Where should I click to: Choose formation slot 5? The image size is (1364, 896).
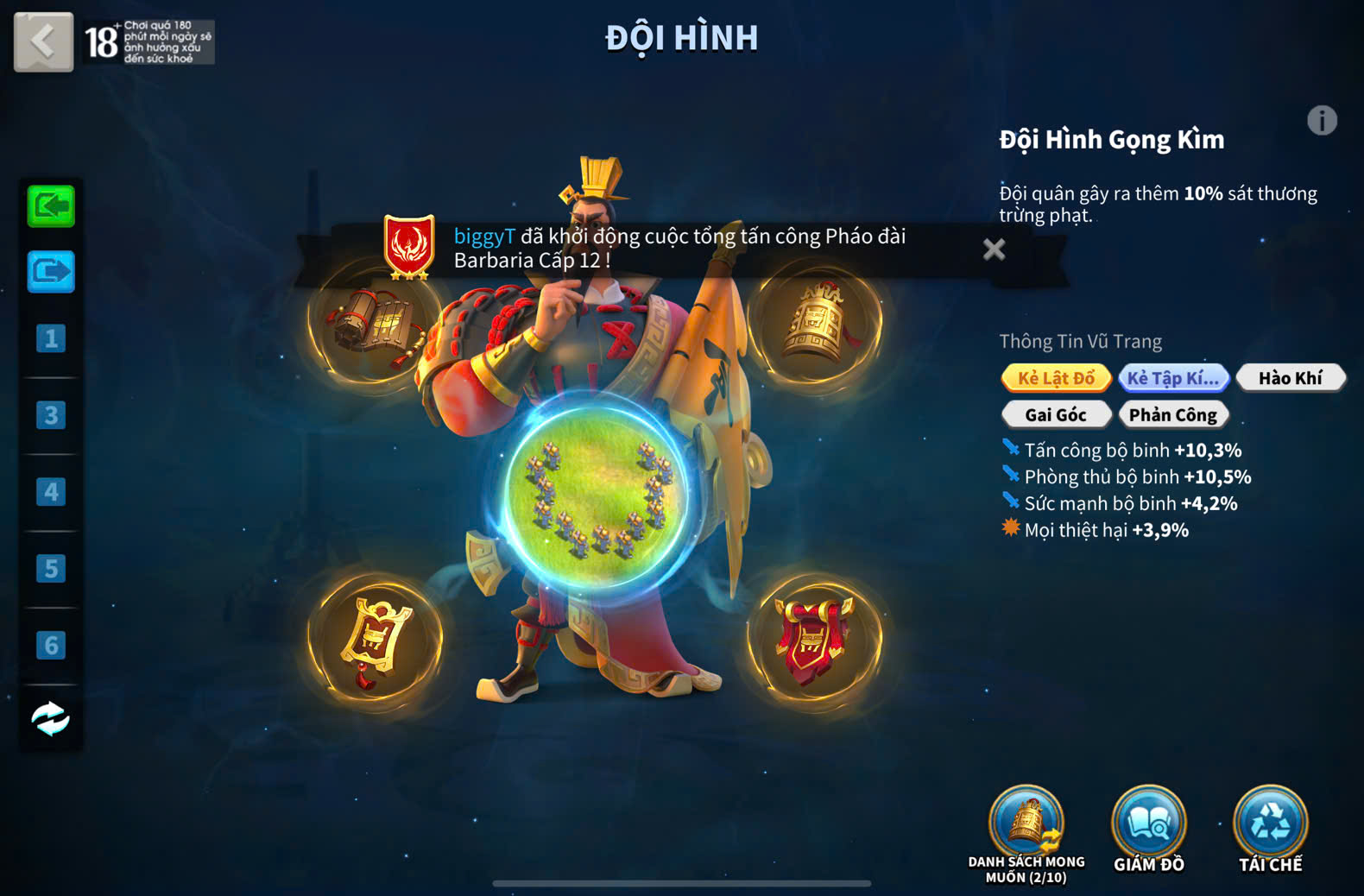click(51, 569)
